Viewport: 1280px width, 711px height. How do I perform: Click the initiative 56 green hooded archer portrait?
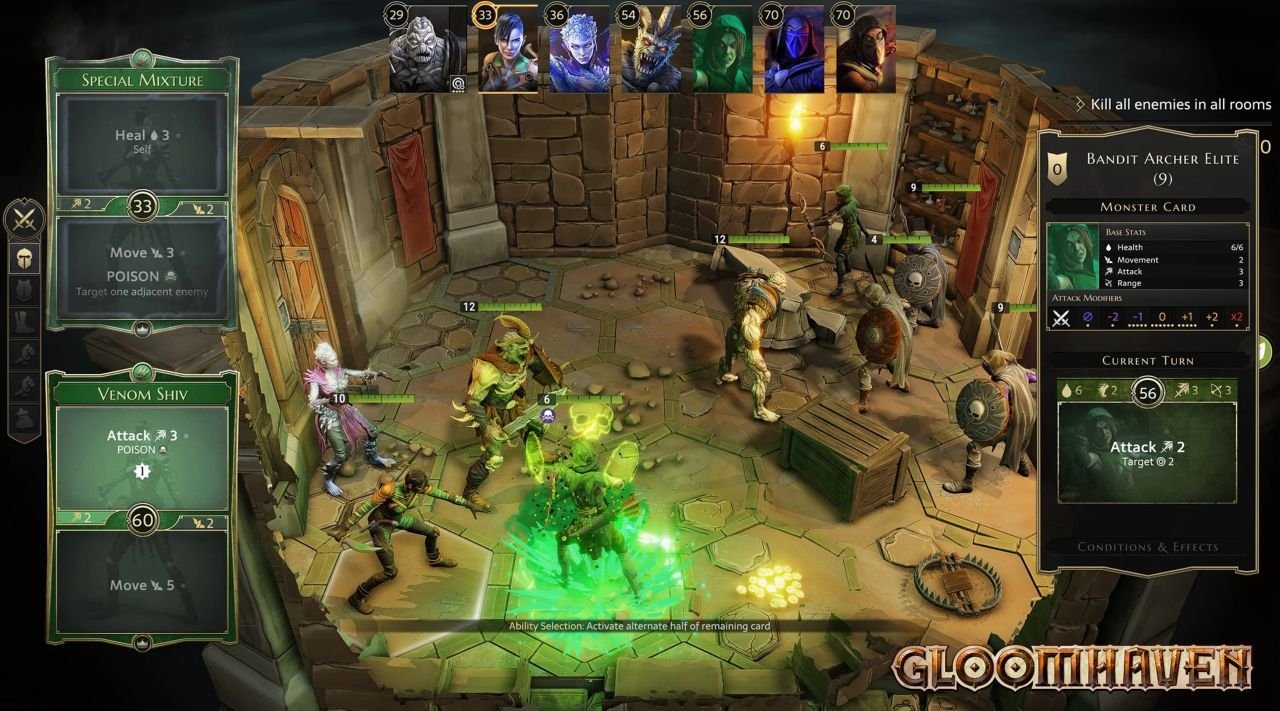tap(722, 50)
